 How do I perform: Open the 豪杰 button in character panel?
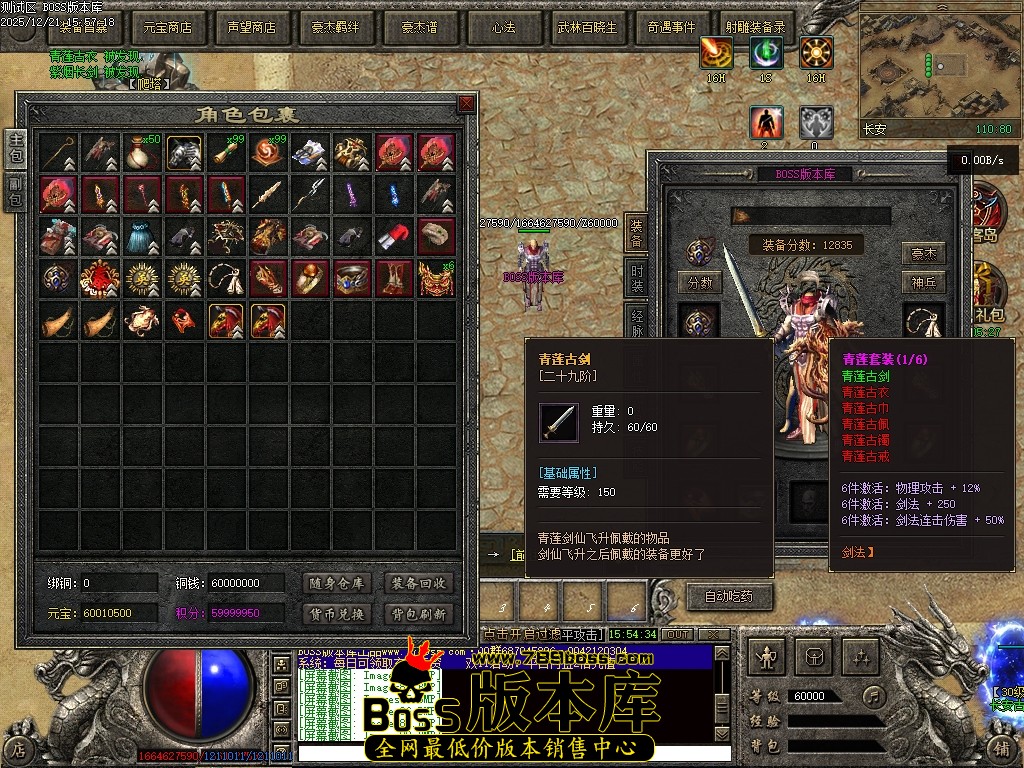pyautogui.click(x=923, y=253)
